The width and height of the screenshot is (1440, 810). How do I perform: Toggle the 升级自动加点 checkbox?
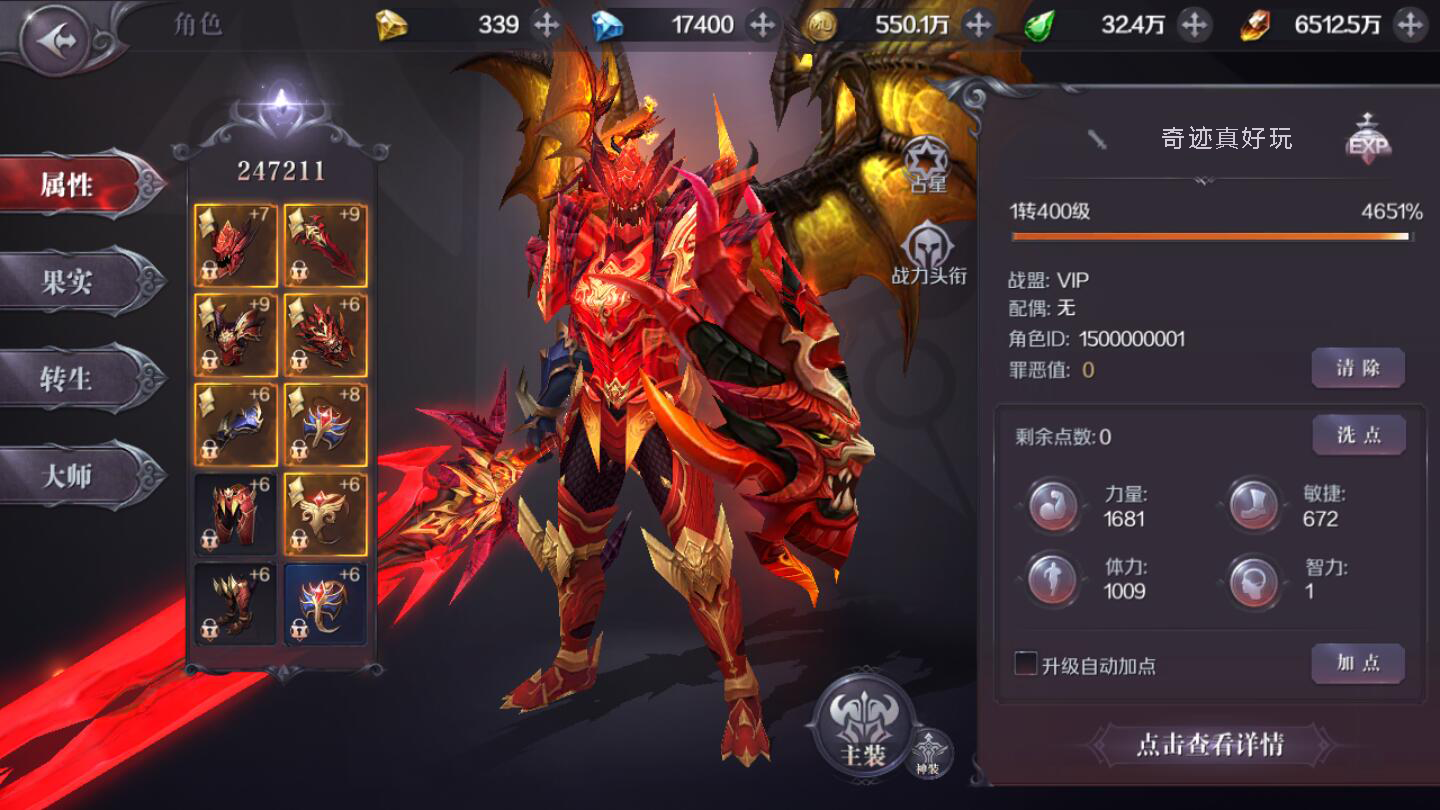[x=1025, y=664]
